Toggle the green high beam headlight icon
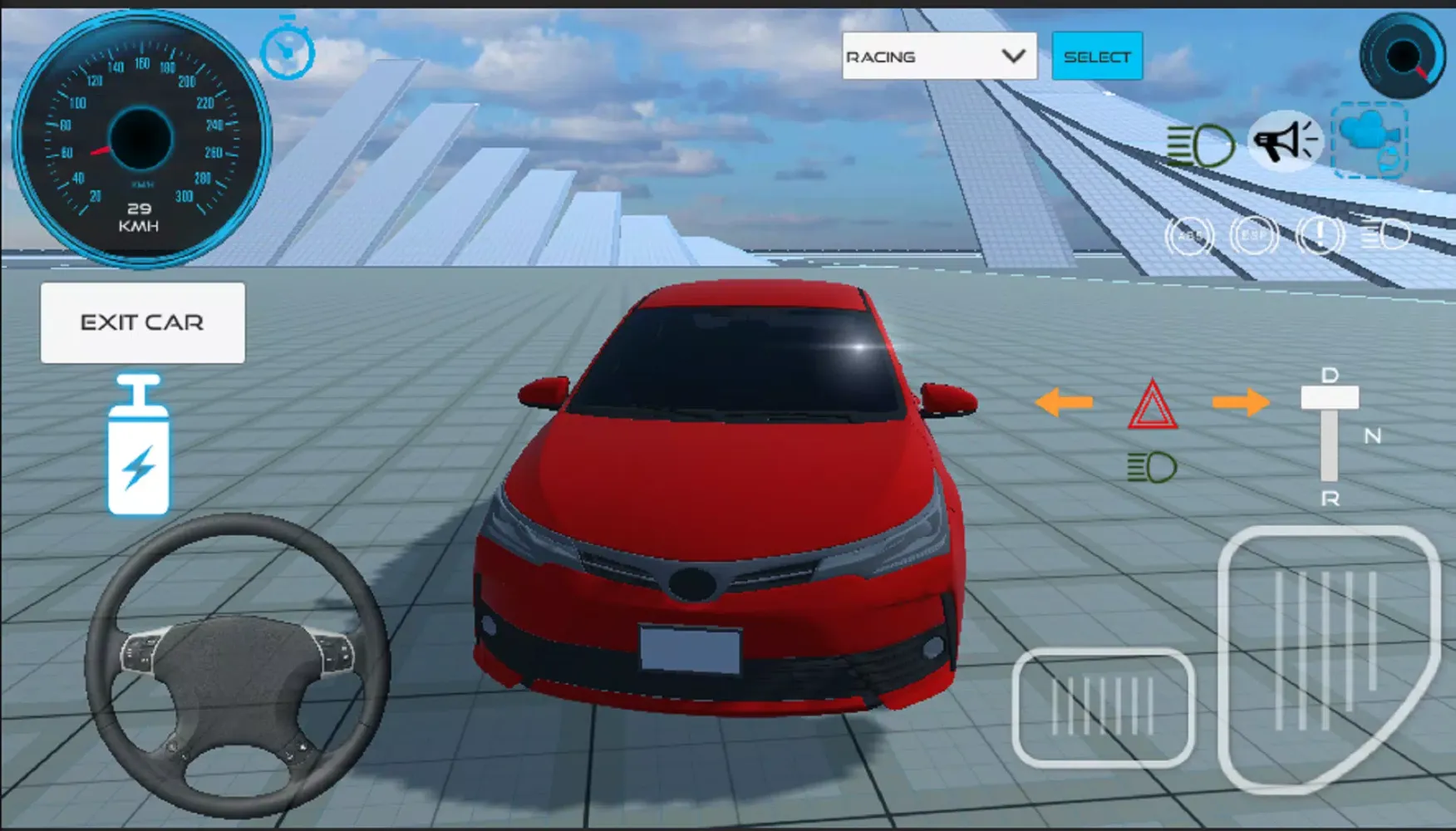Viewport: 1456px width, 831px height. click(x=1200, y=145)
